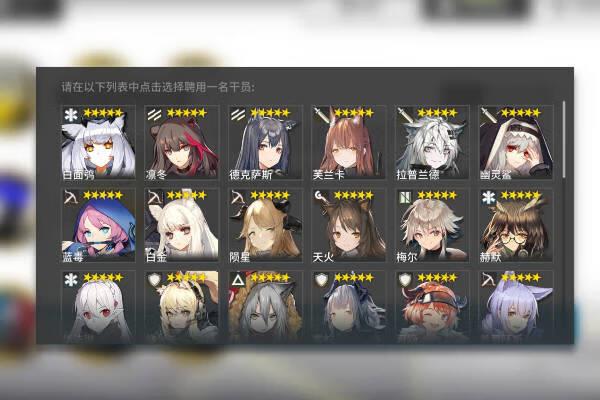The image size is (600, 400).
Task: Select the operator 赫默
Action: [x=516, y=226]
